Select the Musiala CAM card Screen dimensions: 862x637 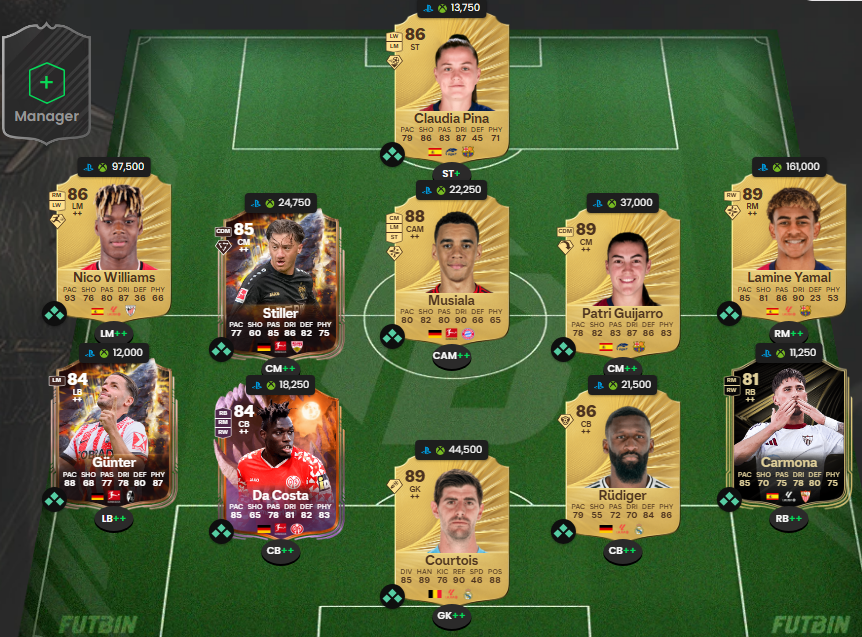tap(451, 260)
